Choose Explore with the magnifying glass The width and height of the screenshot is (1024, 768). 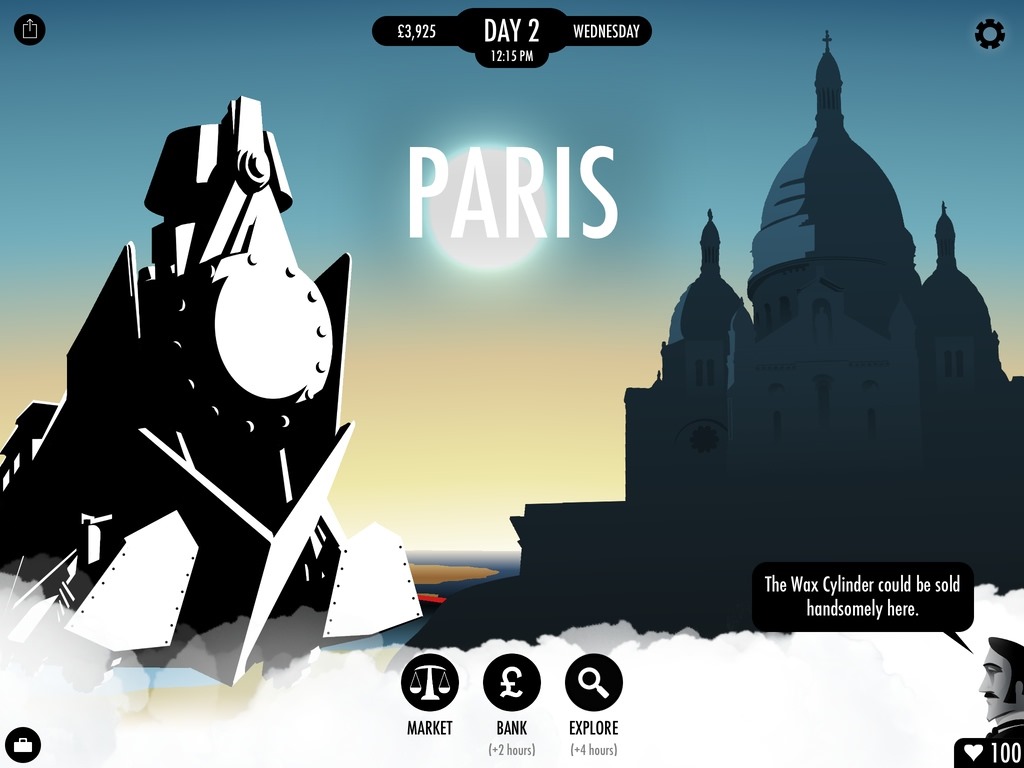coord(594,684)
